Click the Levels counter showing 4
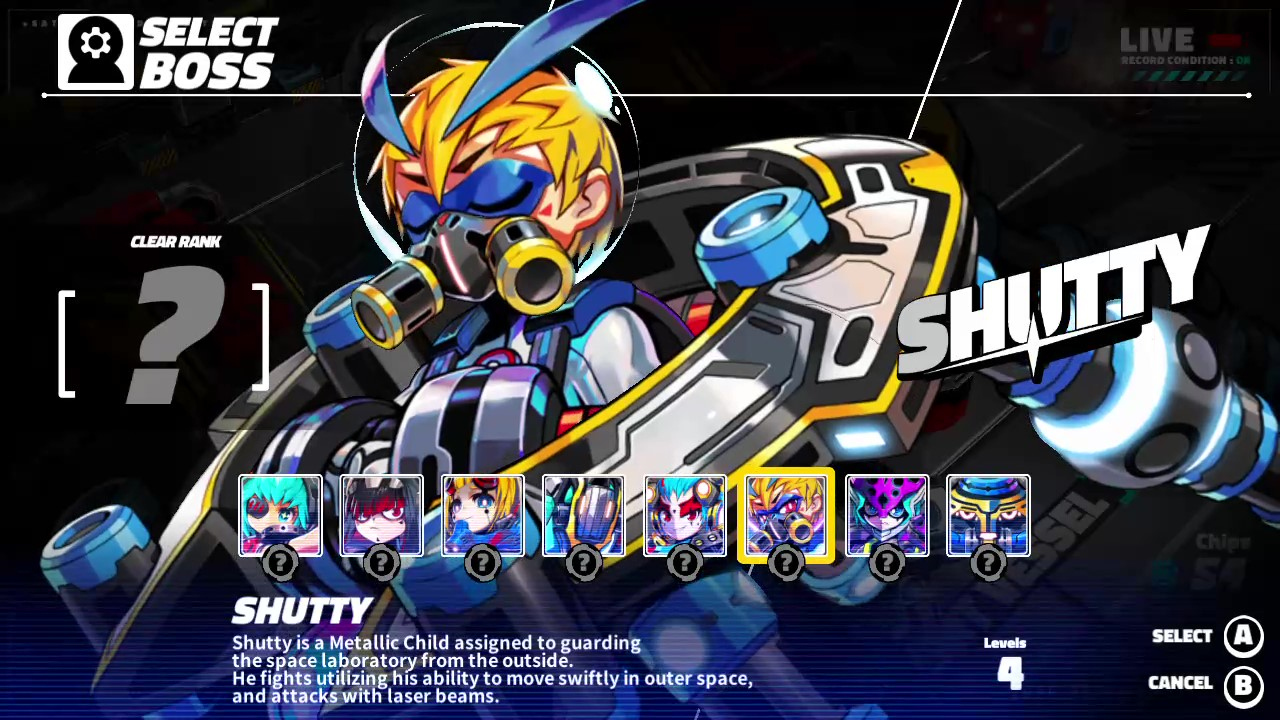1280x720 pixels. pyautogui.click(x=1008, y=662)
